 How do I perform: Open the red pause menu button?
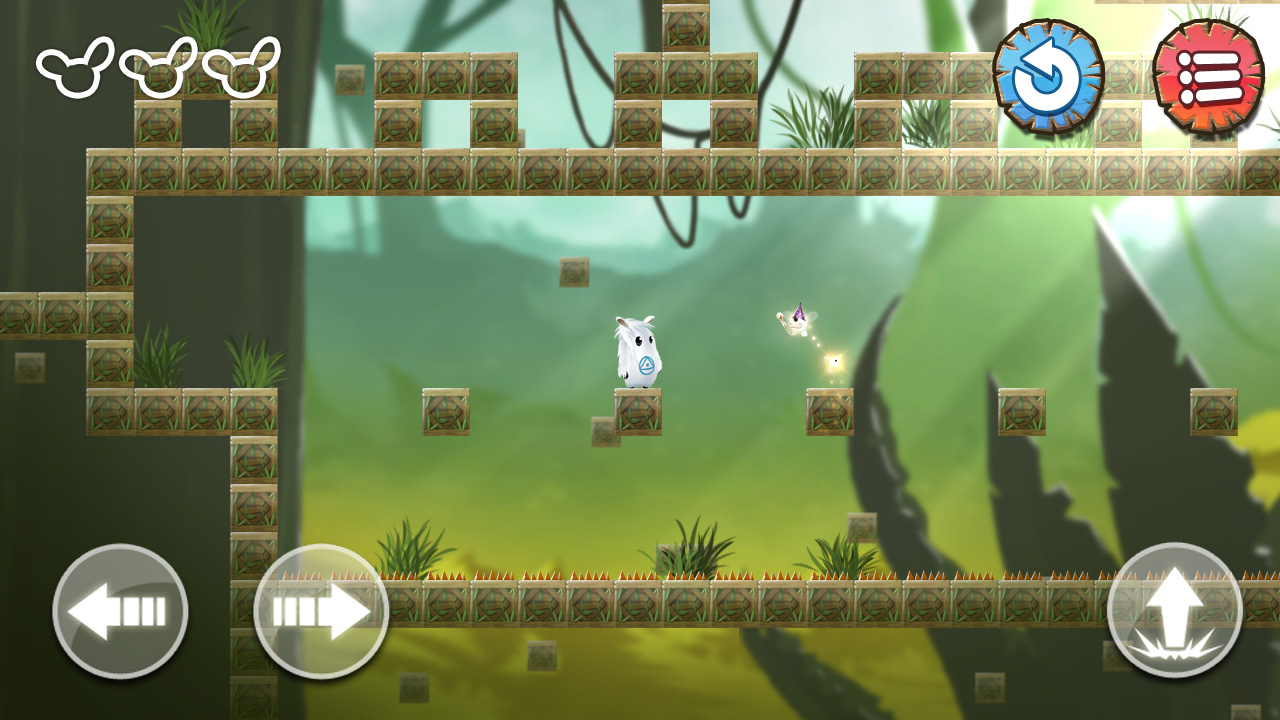tap(1207, 76)
